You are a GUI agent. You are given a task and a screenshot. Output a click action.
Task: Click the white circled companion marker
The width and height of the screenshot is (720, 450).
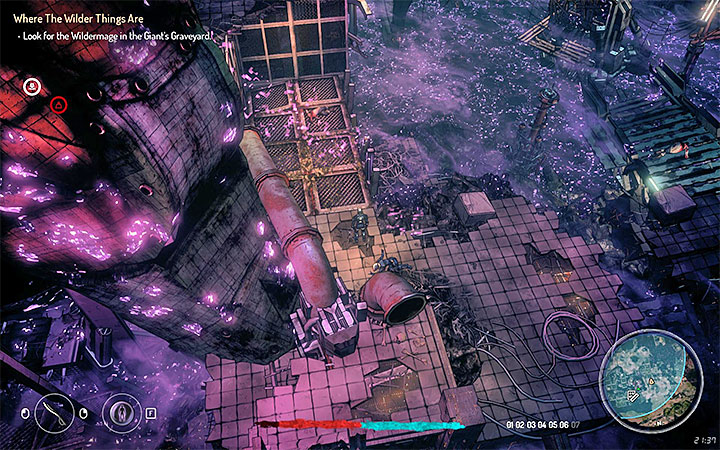[x=32, y=86]
